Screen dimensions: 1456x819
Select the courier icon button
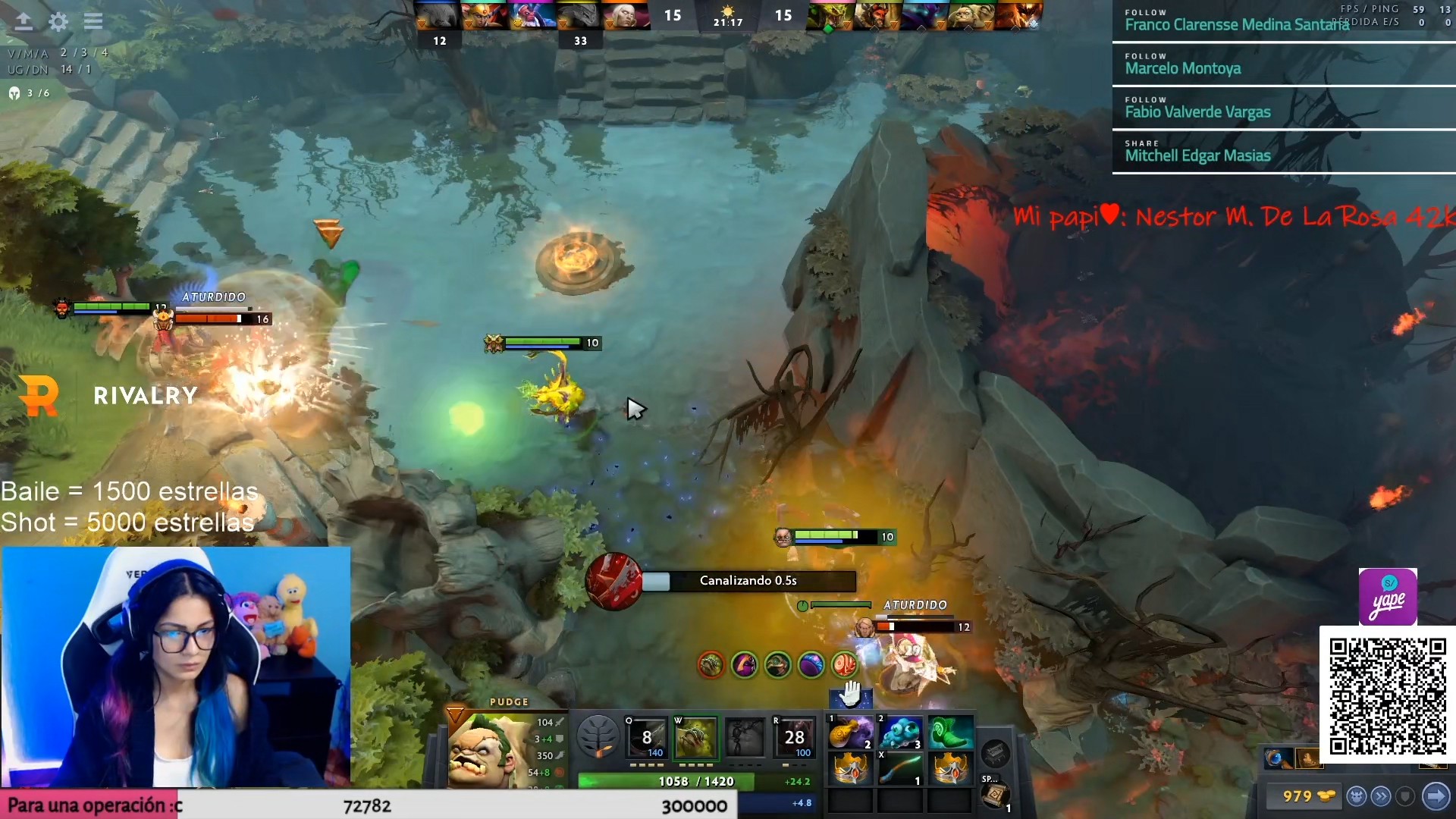1357,796
